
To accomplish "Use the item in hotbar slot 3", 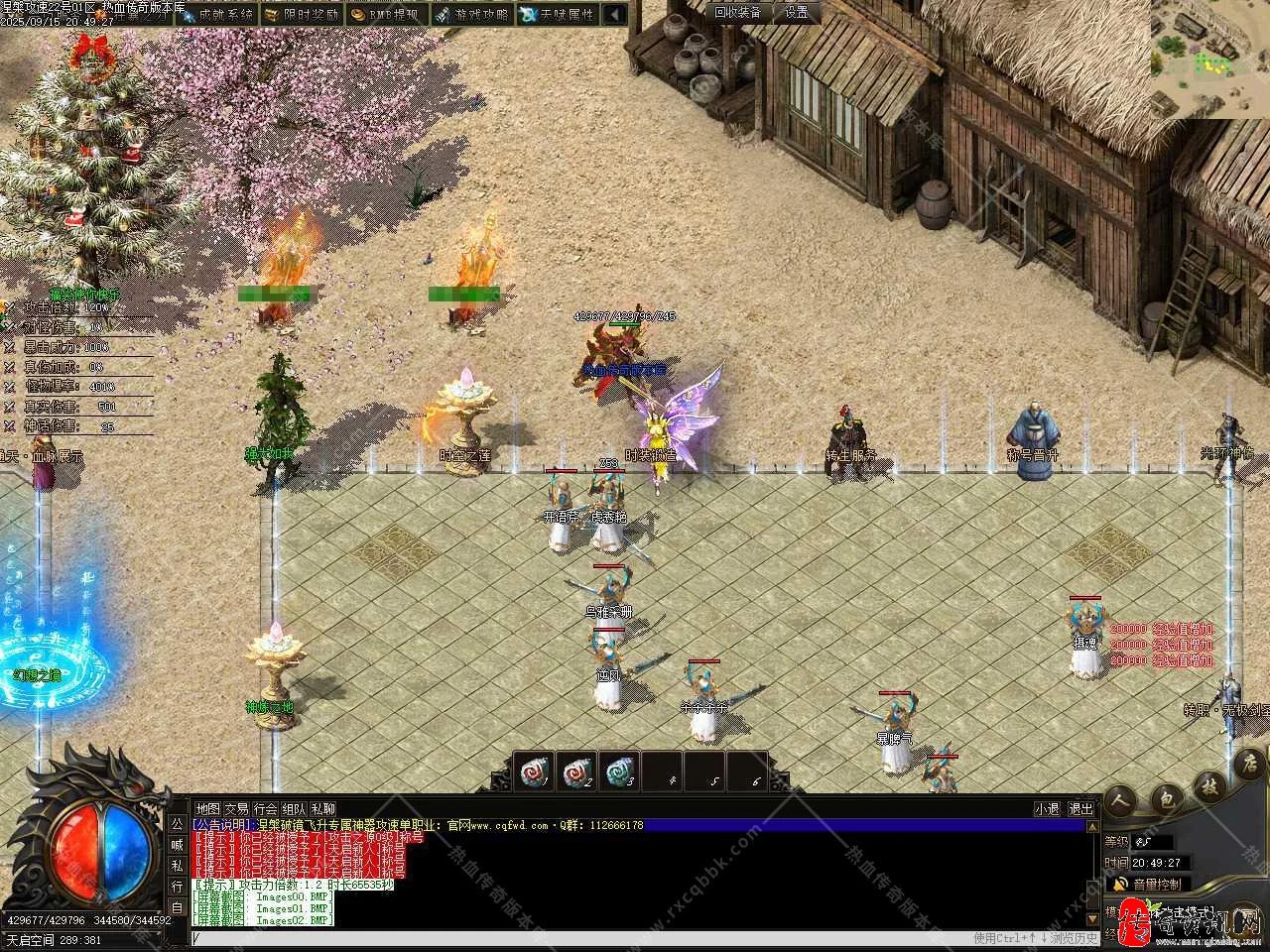I will 619,771.
